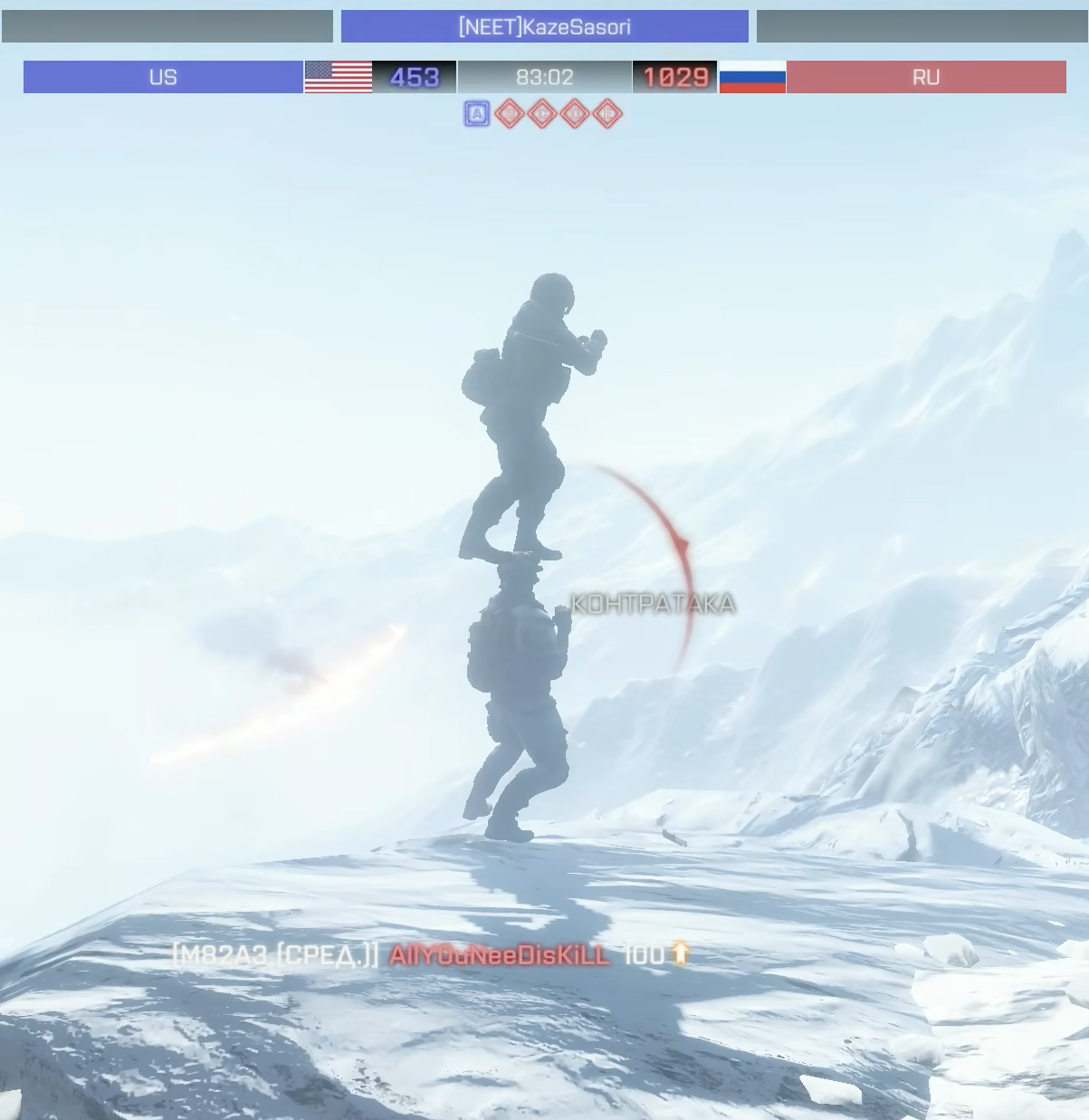Click AllYOuNeeDisKiLL name in the kill feed
1089x1120 pixels.
500,955
